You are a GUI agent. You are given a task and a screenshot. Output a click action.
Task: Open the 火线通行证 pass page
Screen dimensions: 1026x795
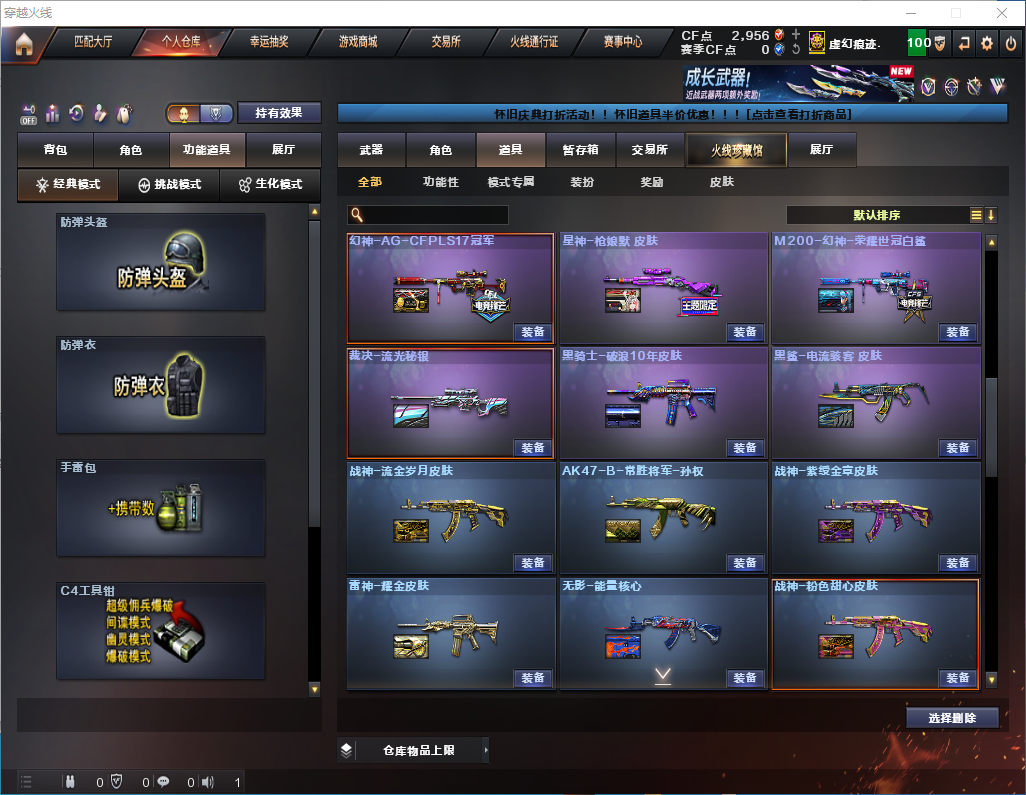tap(534, 43)
